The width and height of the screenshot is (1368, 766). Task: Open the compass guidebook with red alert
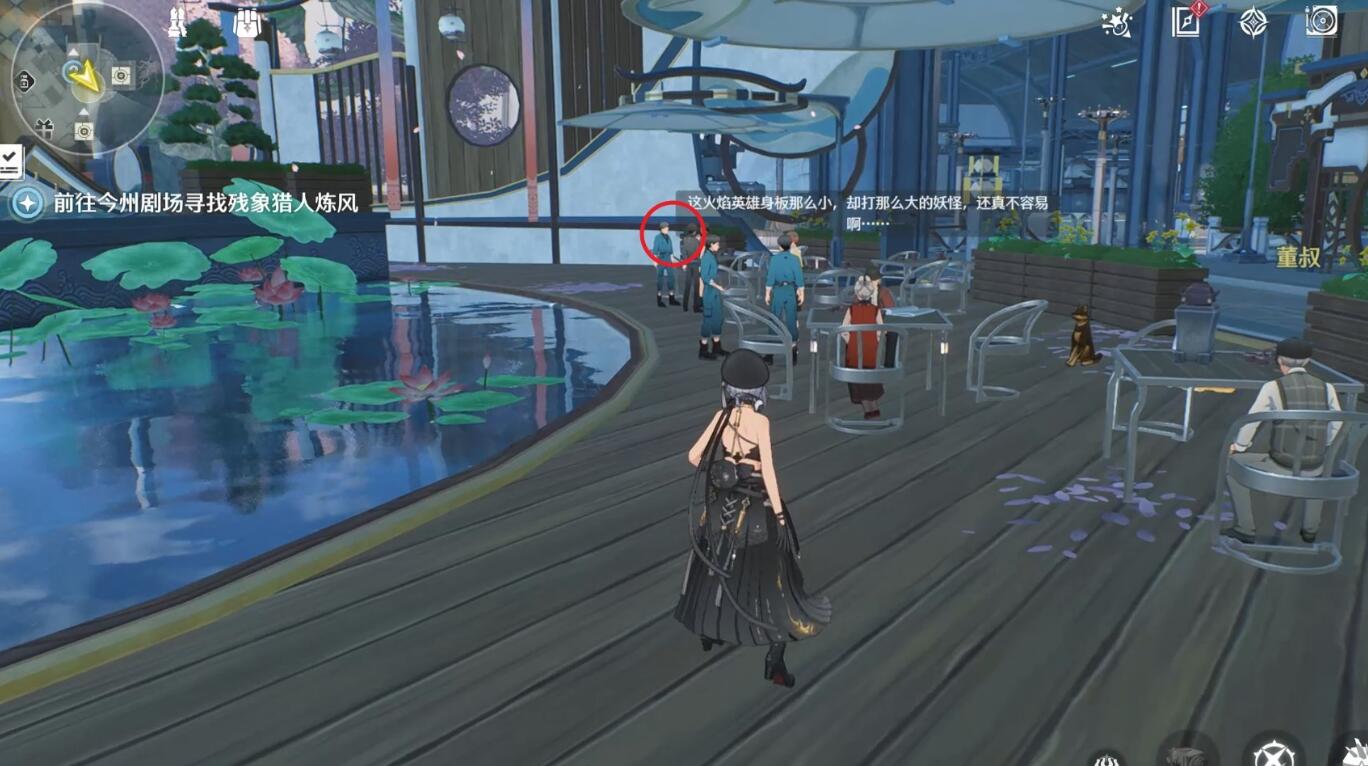click(1186, 21)
